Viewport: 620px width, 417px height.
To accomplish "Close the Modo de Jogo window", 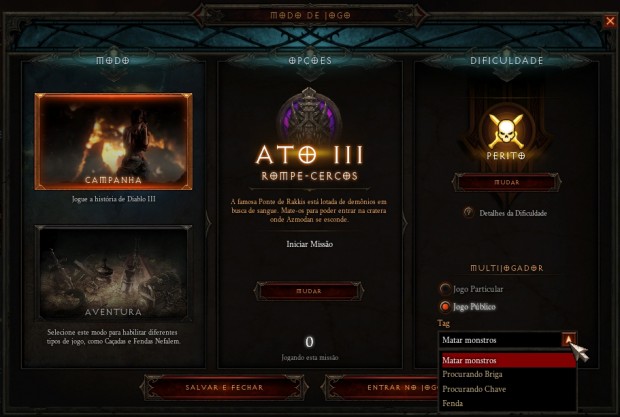I will 610,20.
